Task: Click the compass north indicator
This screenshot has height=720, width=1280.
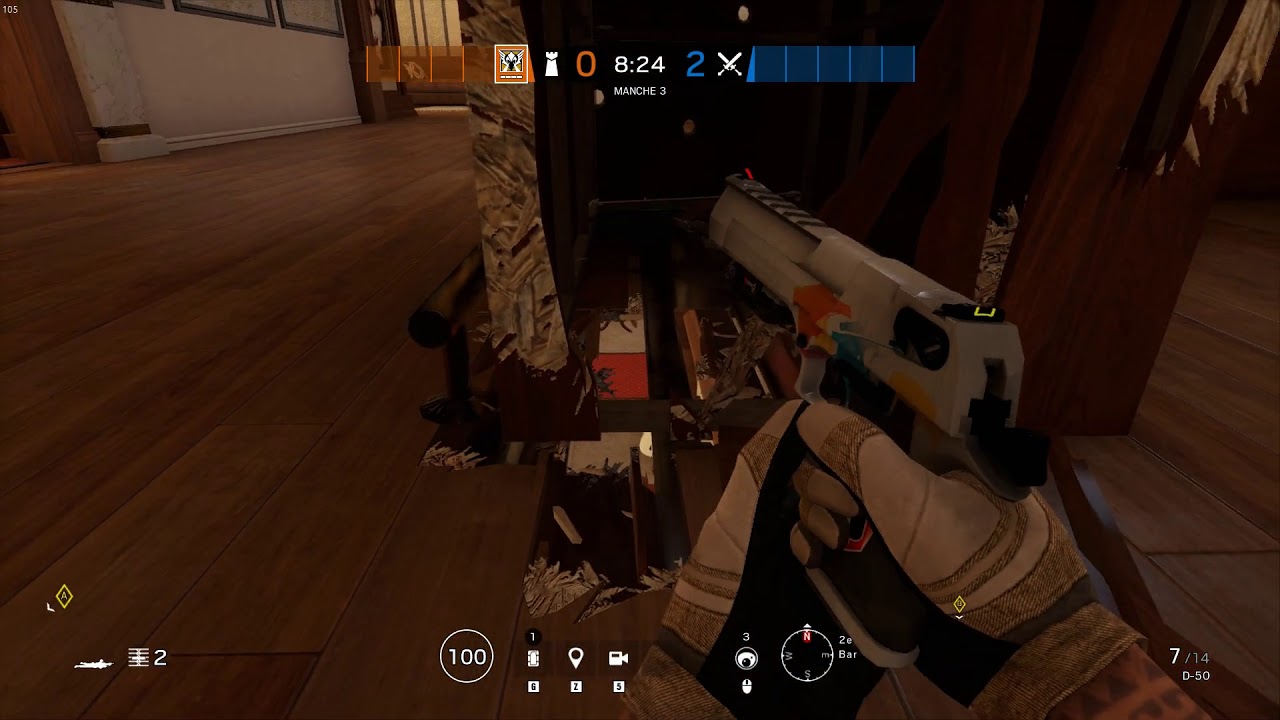Action: (x=806, y=635)
